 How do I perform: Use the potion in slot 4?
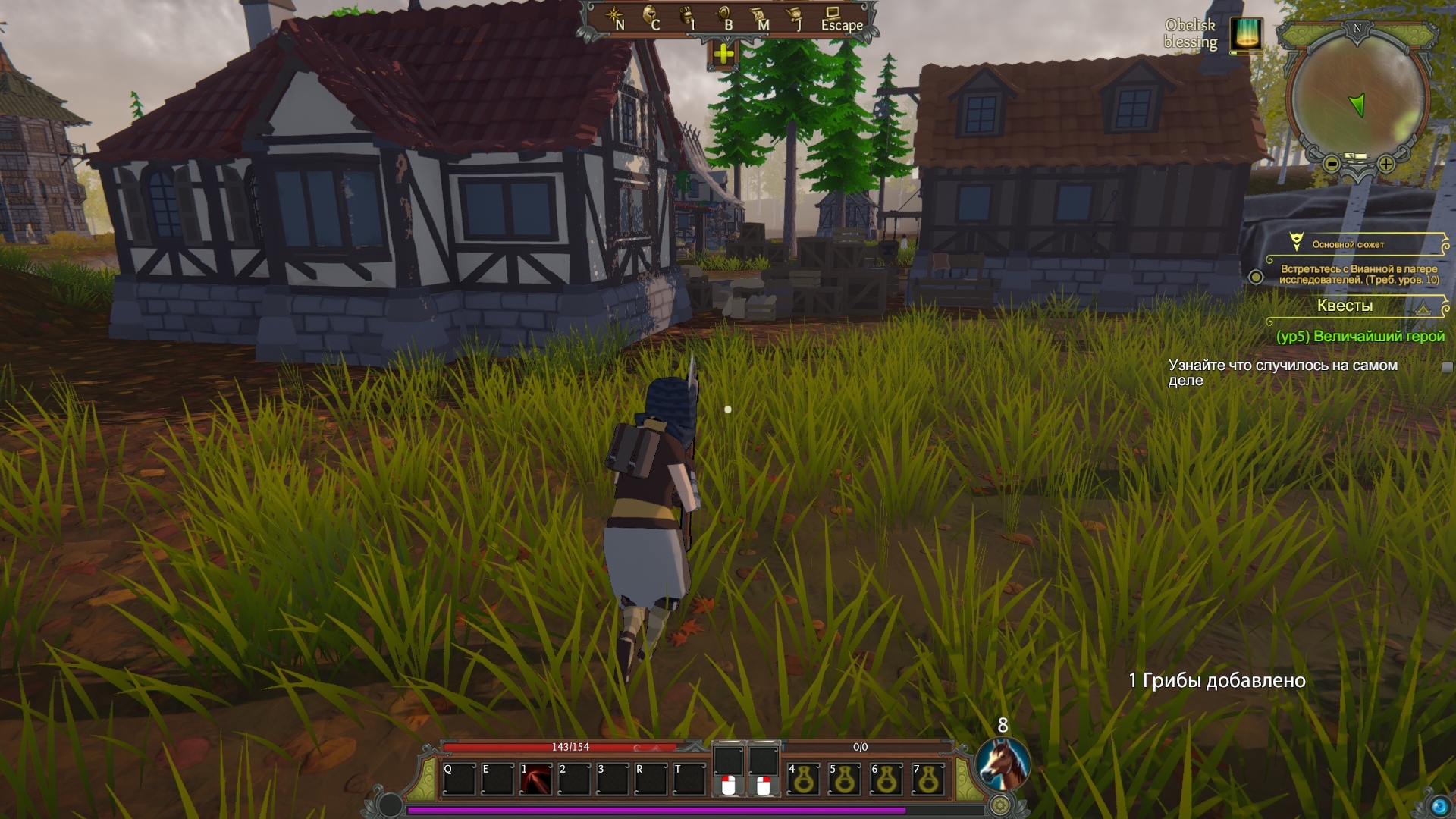803,779
